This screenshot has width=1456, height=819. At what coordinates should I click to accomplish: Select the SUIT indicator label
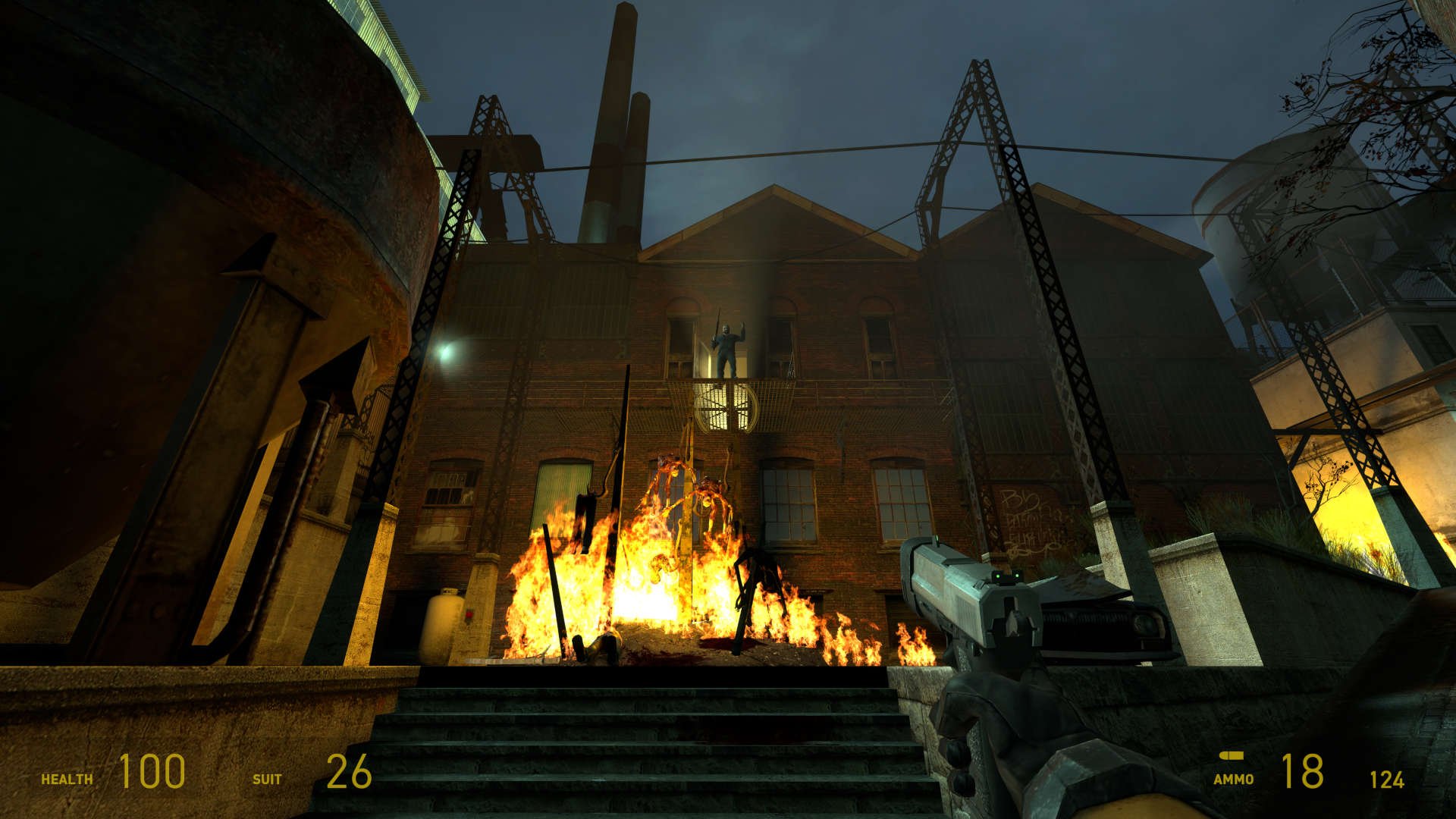click(x=265, y=778)
